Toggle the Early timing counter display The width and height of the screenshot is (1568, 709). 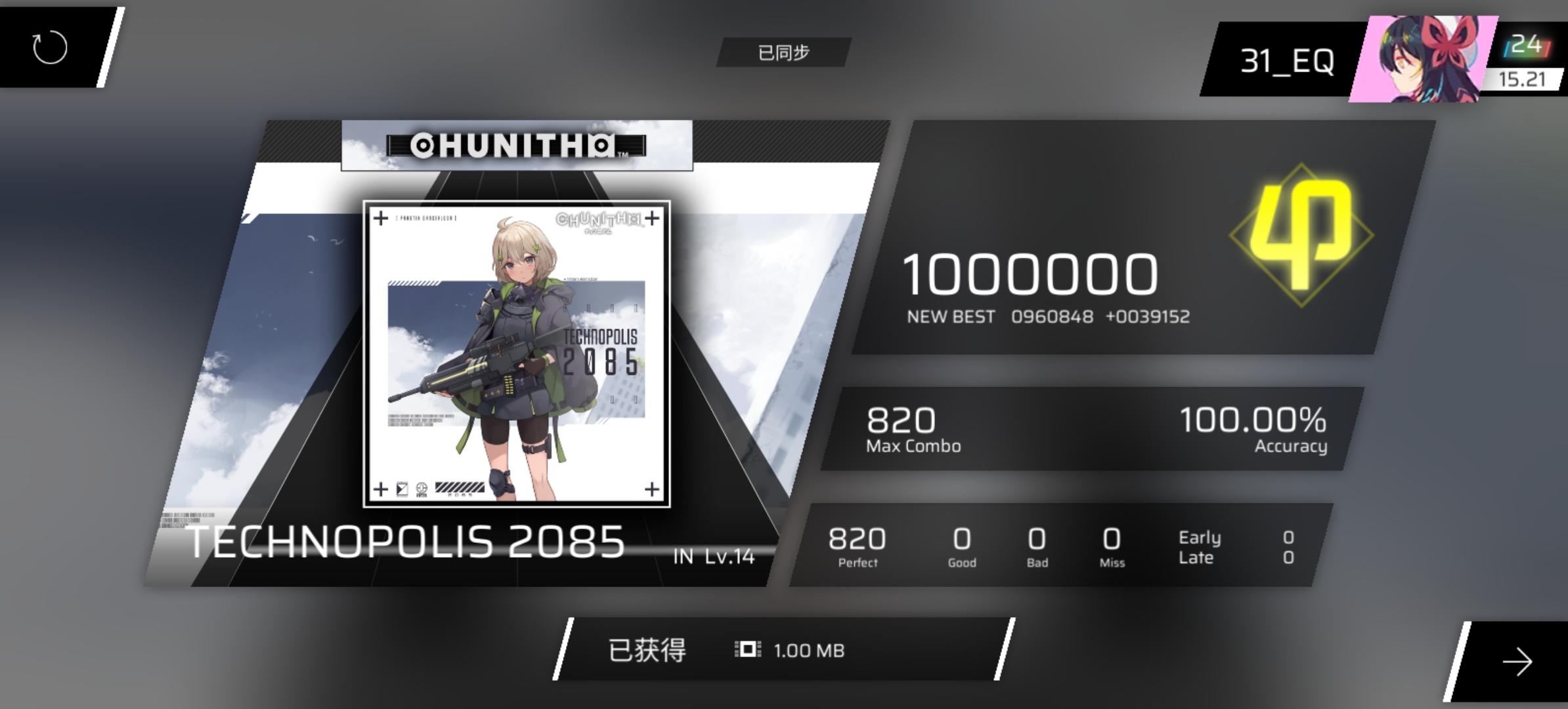(1199, 537)
